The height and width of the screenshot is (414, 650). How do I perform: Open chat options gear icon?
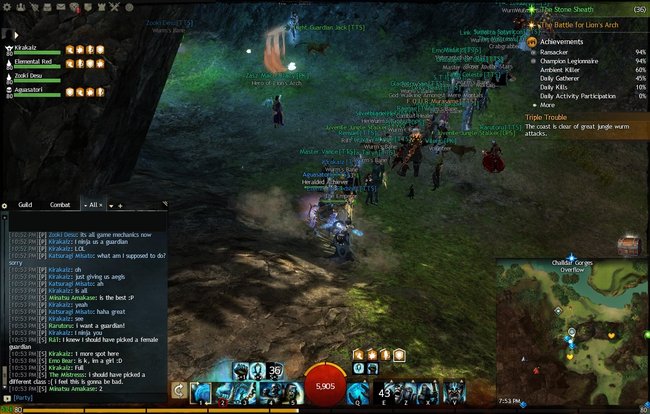(x=4, y=204)
